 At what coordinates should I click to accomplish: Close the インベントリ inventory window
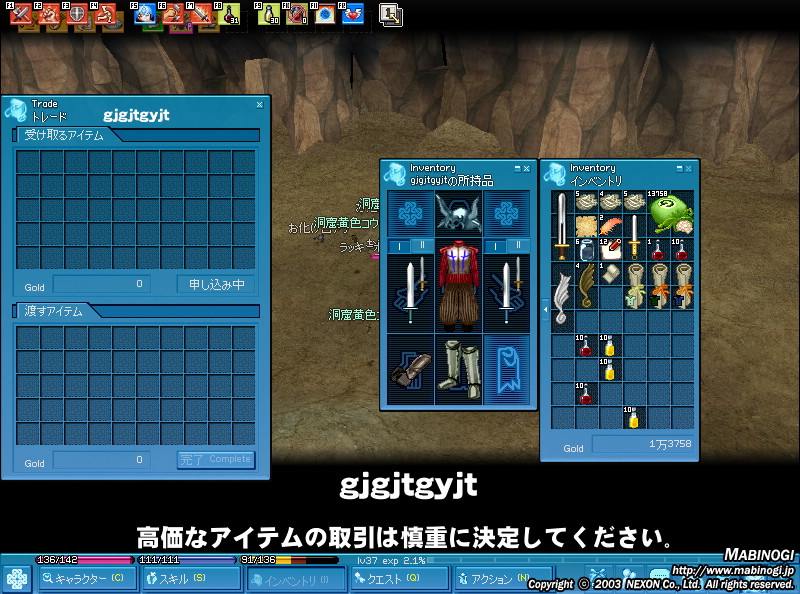[688, 169]
